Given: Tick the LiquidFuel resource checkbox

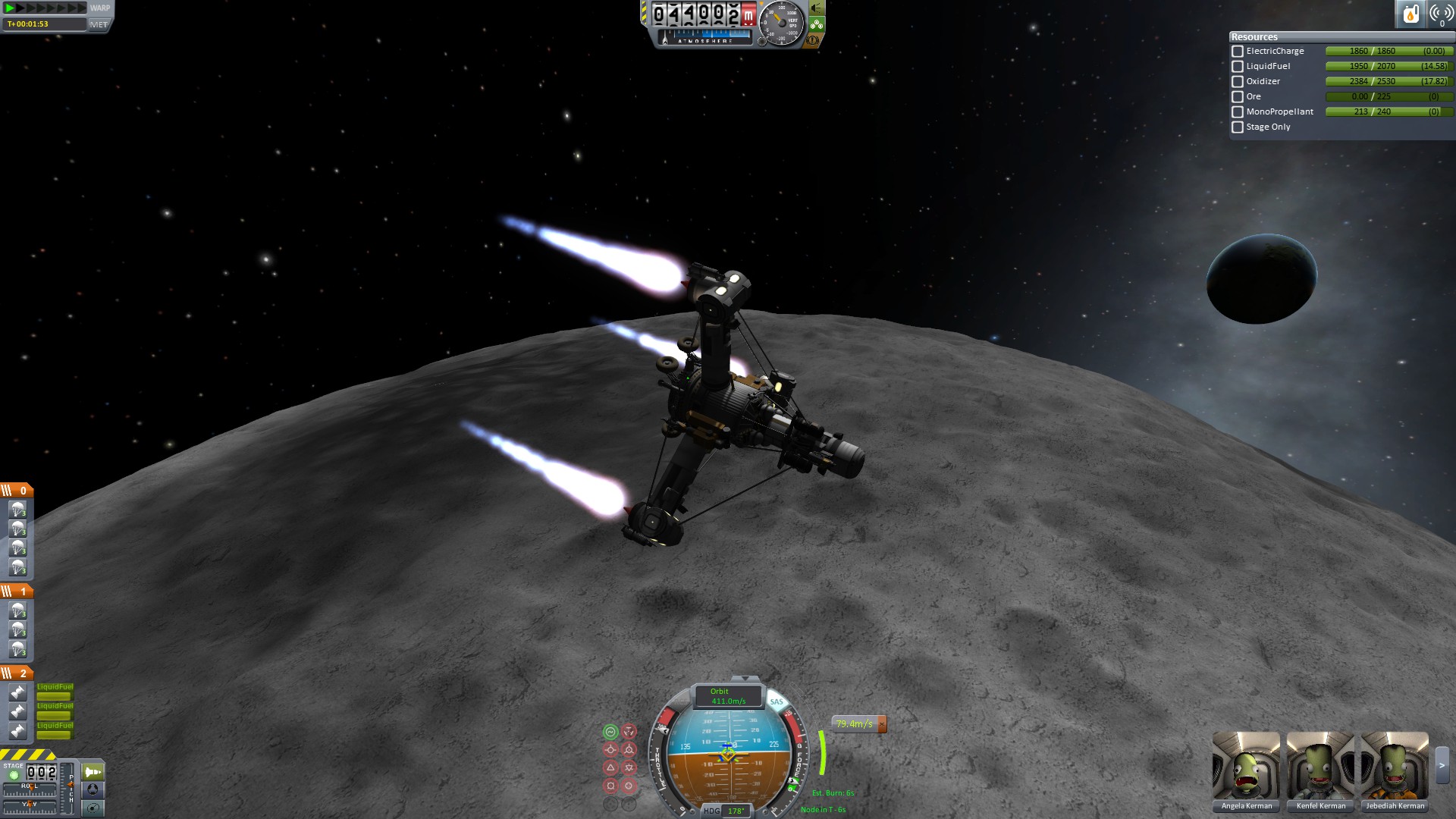Looking at the screenshot, I should [x=1238, y=67].
